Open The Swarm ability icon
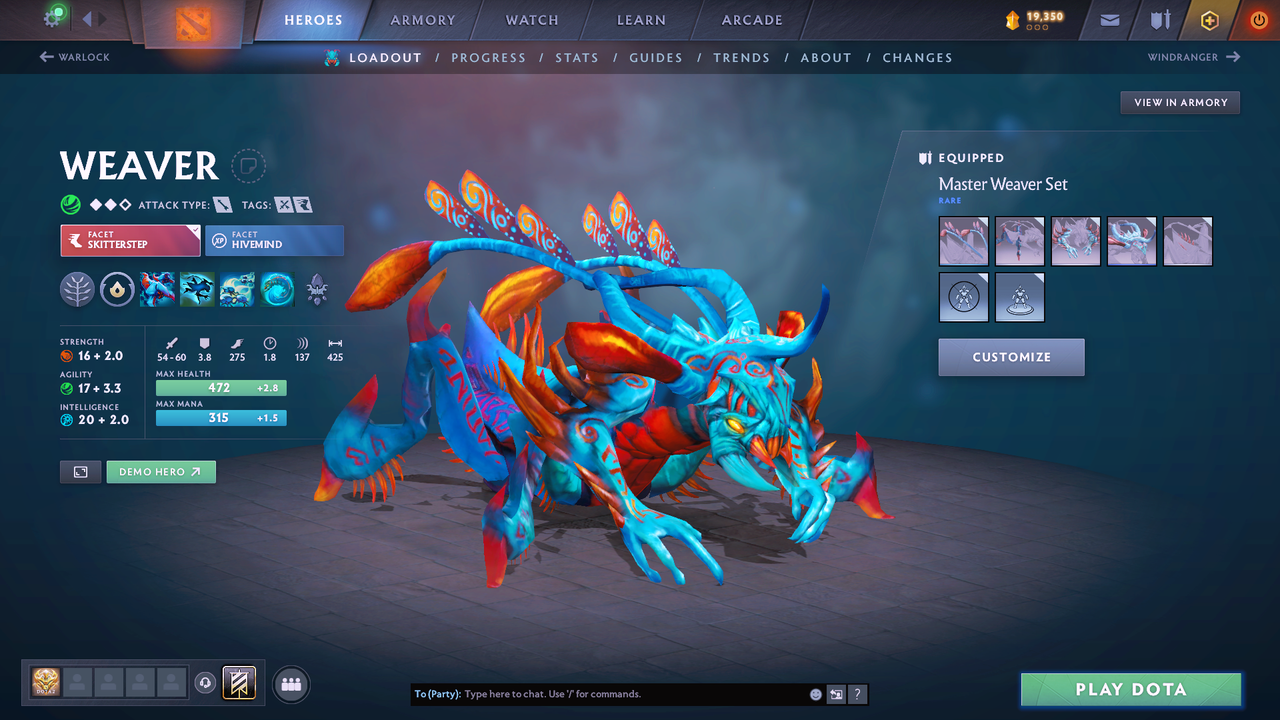 coord(237,289)
